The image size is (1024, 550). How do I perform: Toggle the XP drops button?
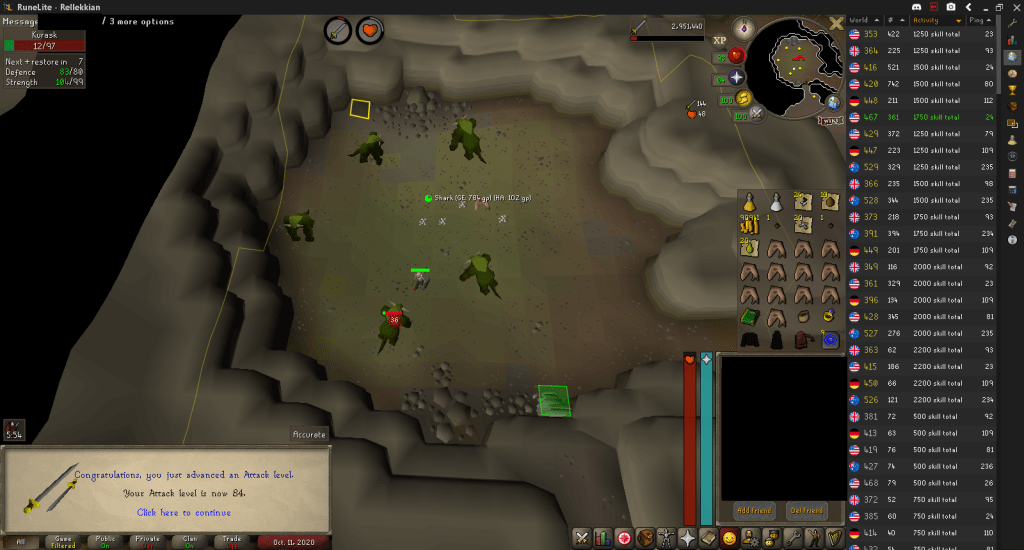pyautogui.click(x=720, y=41)
